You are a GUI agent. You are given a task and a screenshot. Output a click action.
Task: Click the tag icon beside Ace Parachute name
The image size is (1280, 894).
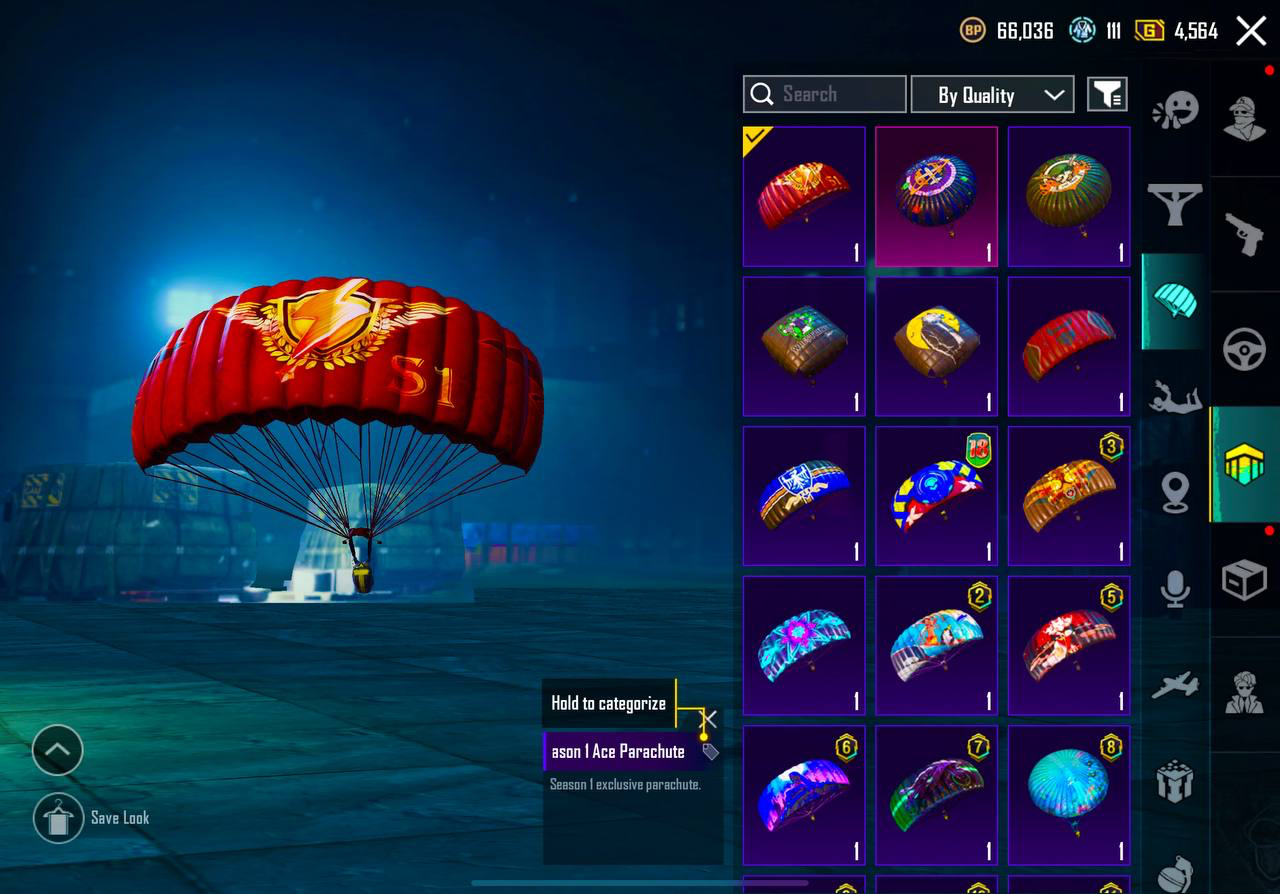tap(710, 752)
